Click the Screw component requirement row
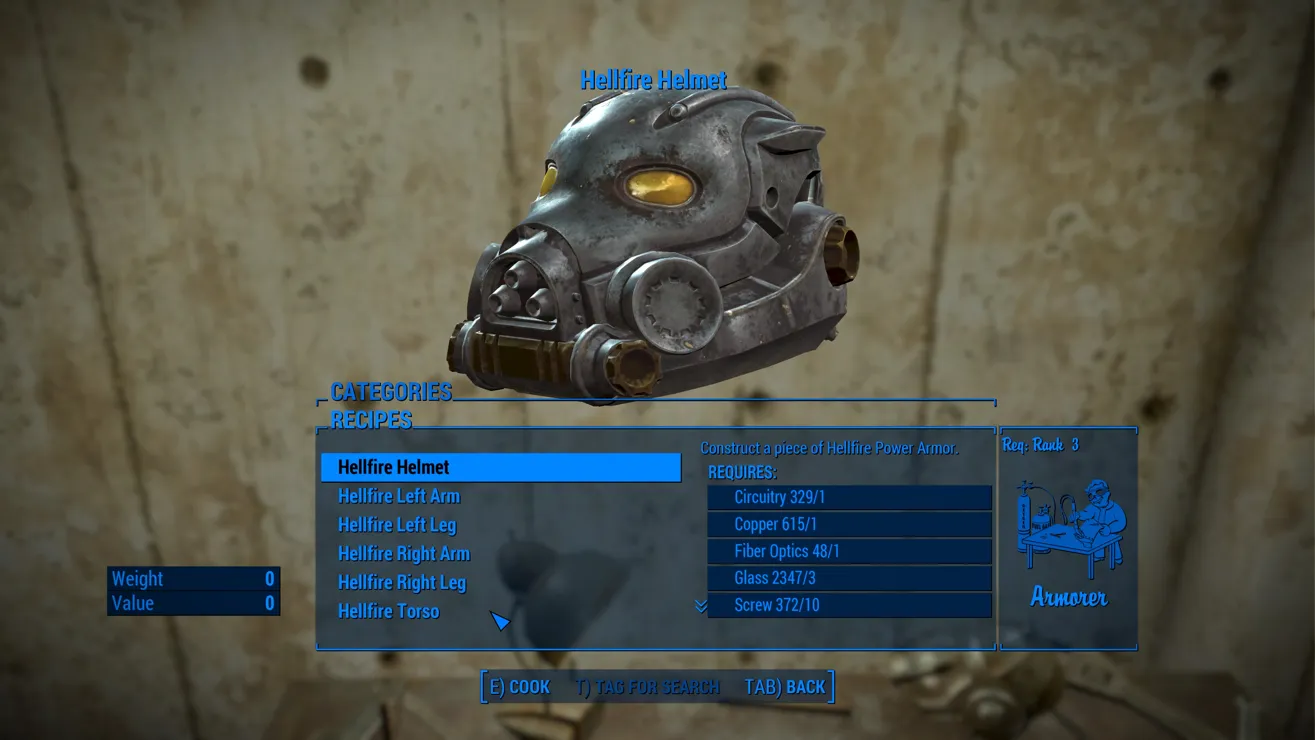Screen dimensions: 1315x740 [849, 605]
